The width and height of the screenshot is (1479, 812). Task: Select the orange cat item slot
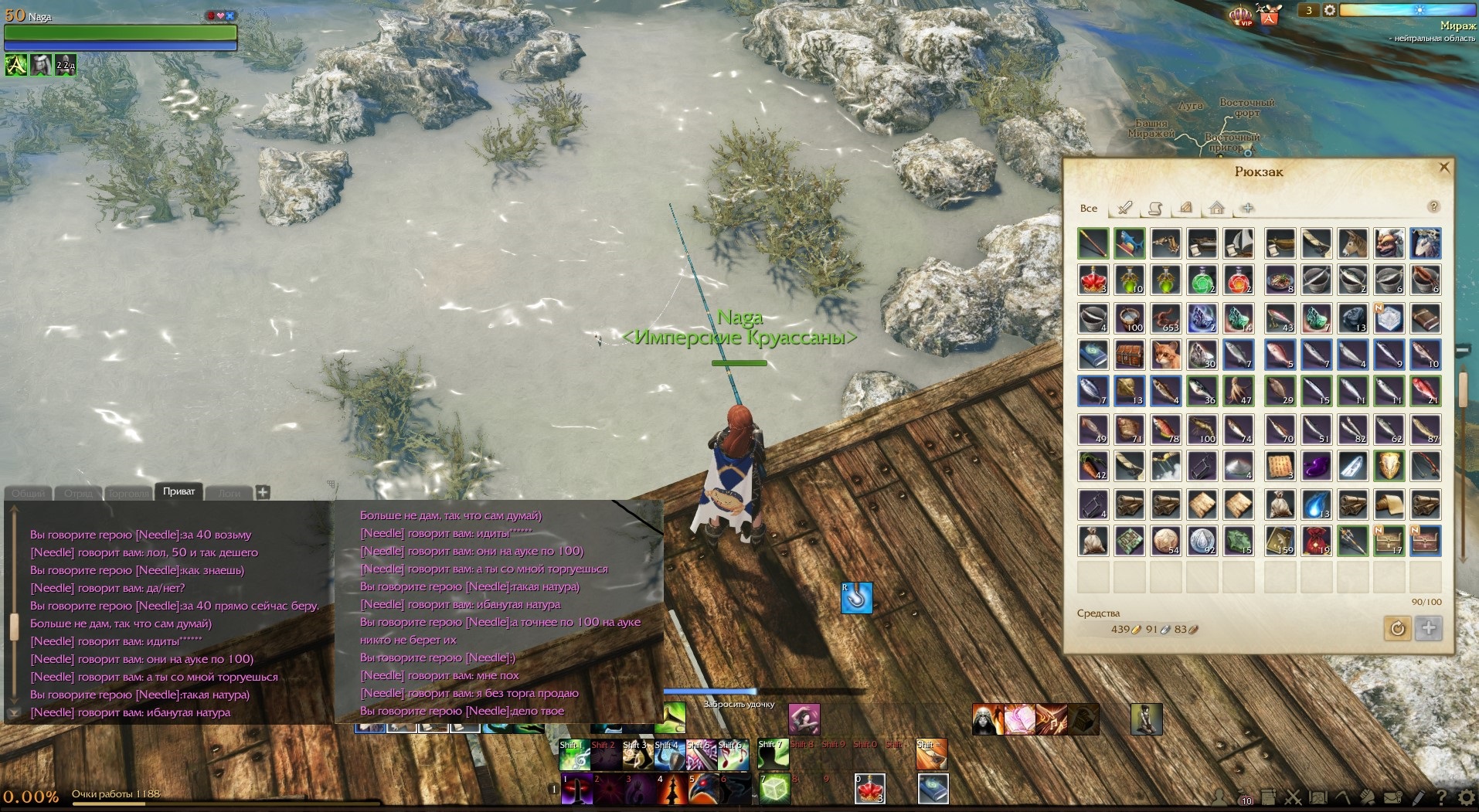click(1165, 355)
